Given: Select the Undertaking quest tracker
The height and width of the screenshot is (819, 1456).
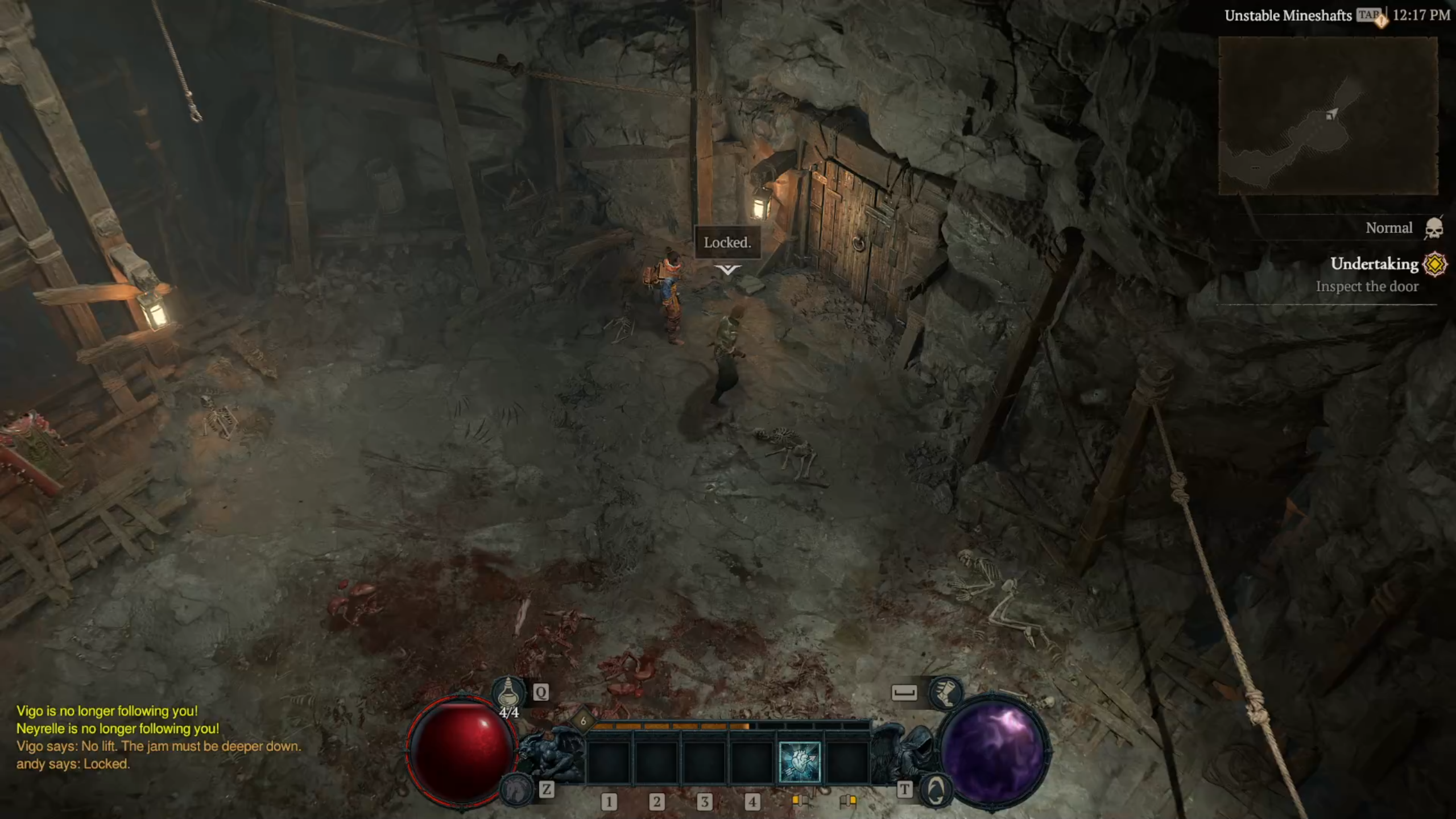Looking at the screenshot, I should coord(1374,264).
